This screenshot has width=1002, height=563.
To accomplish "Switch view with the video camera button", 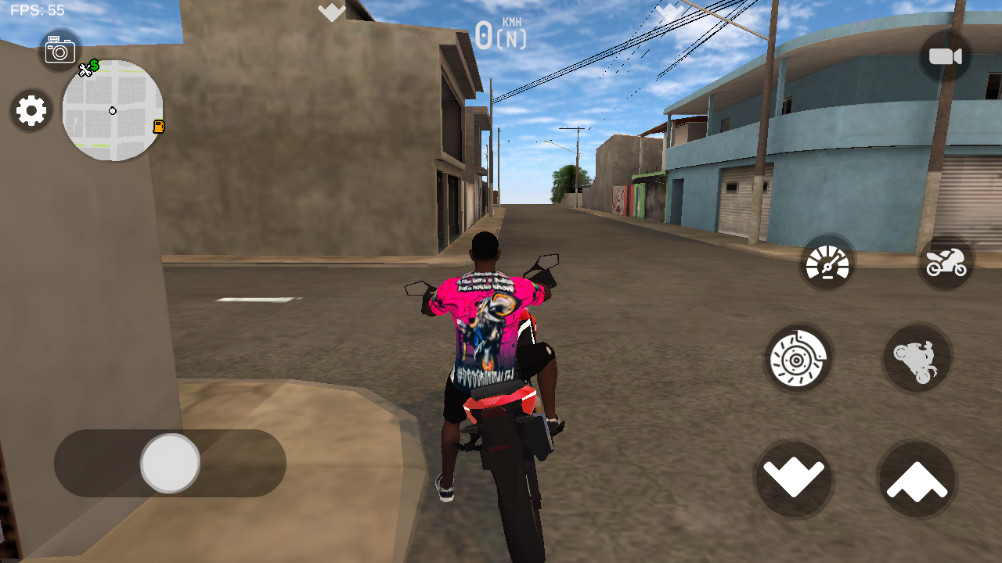I will (944, 57).
